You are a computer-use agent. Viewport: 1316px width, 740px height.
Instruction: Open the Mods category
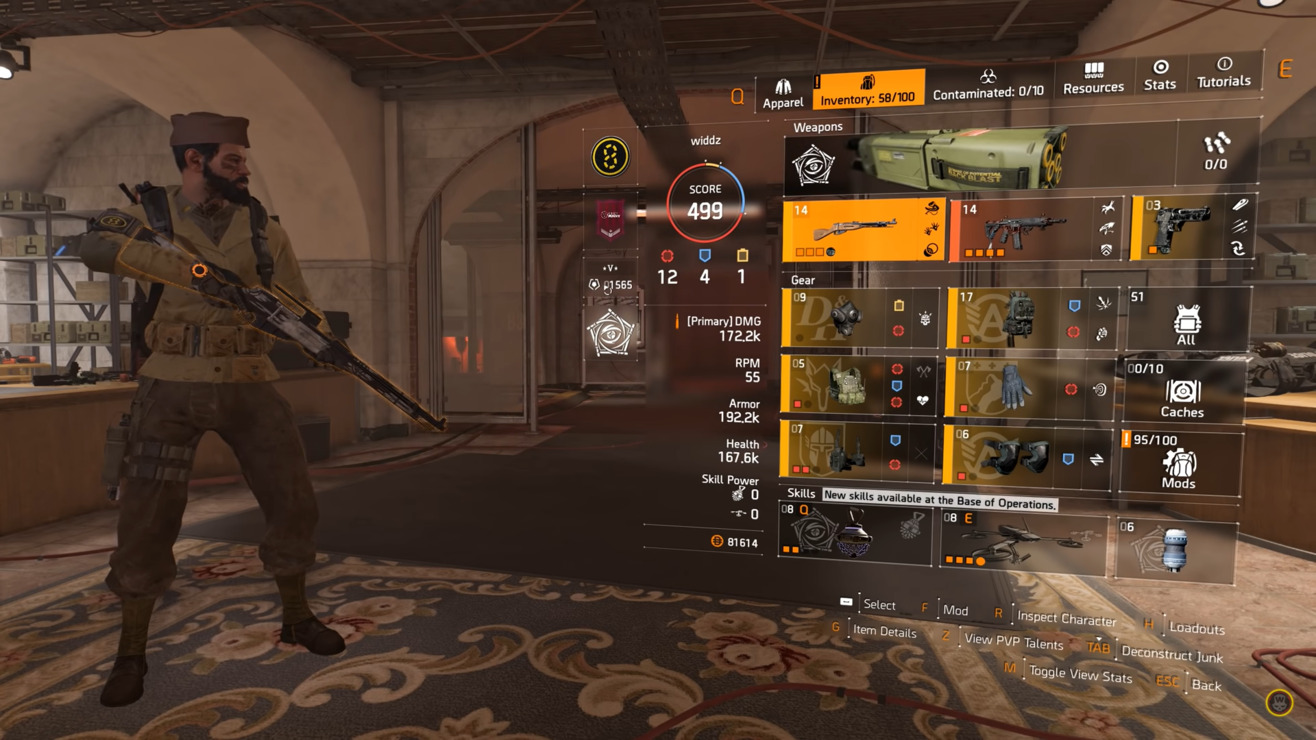[1179, 463]
